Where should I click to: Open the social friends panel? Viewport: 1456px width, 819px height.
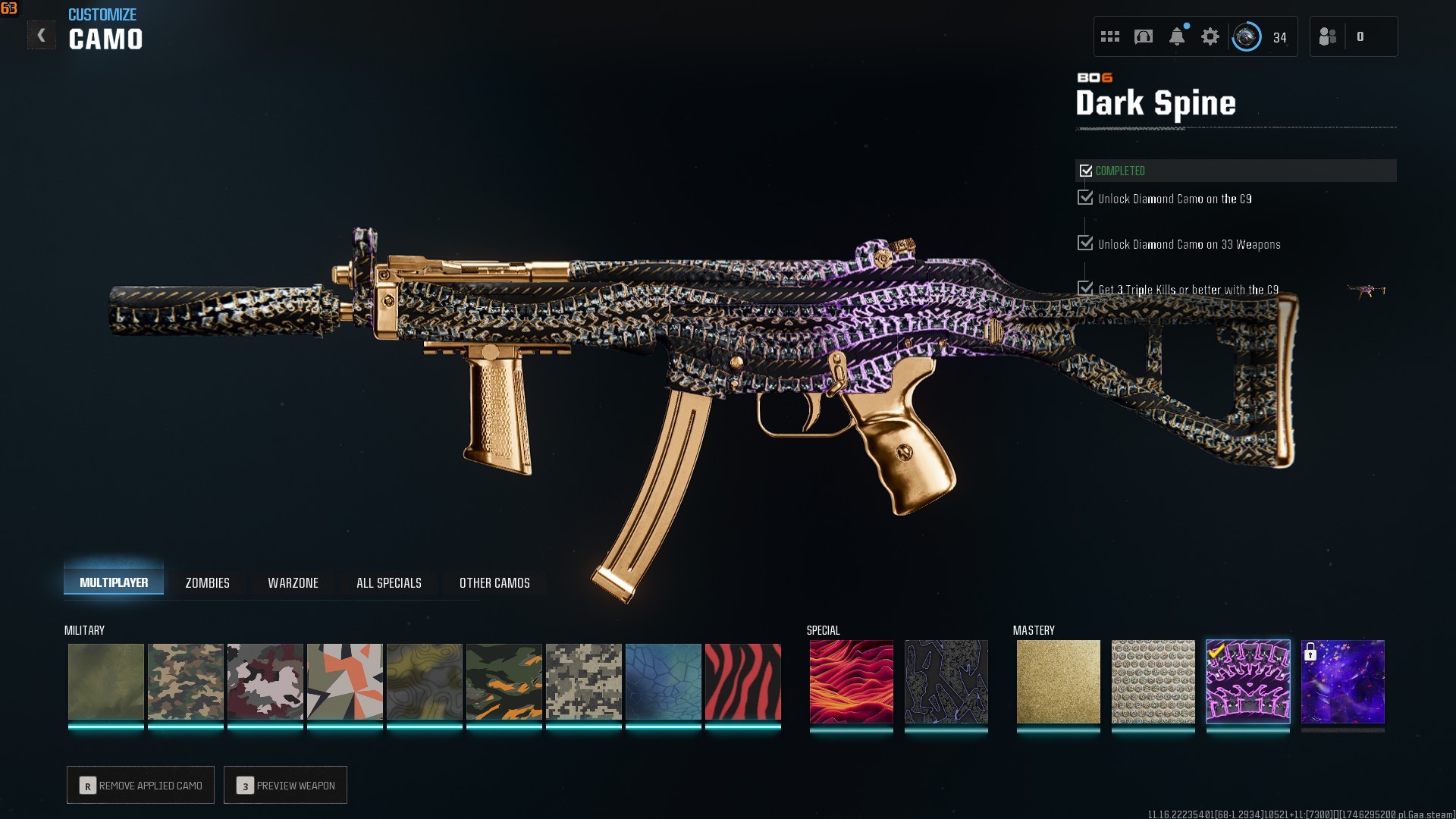point(1328,36)
